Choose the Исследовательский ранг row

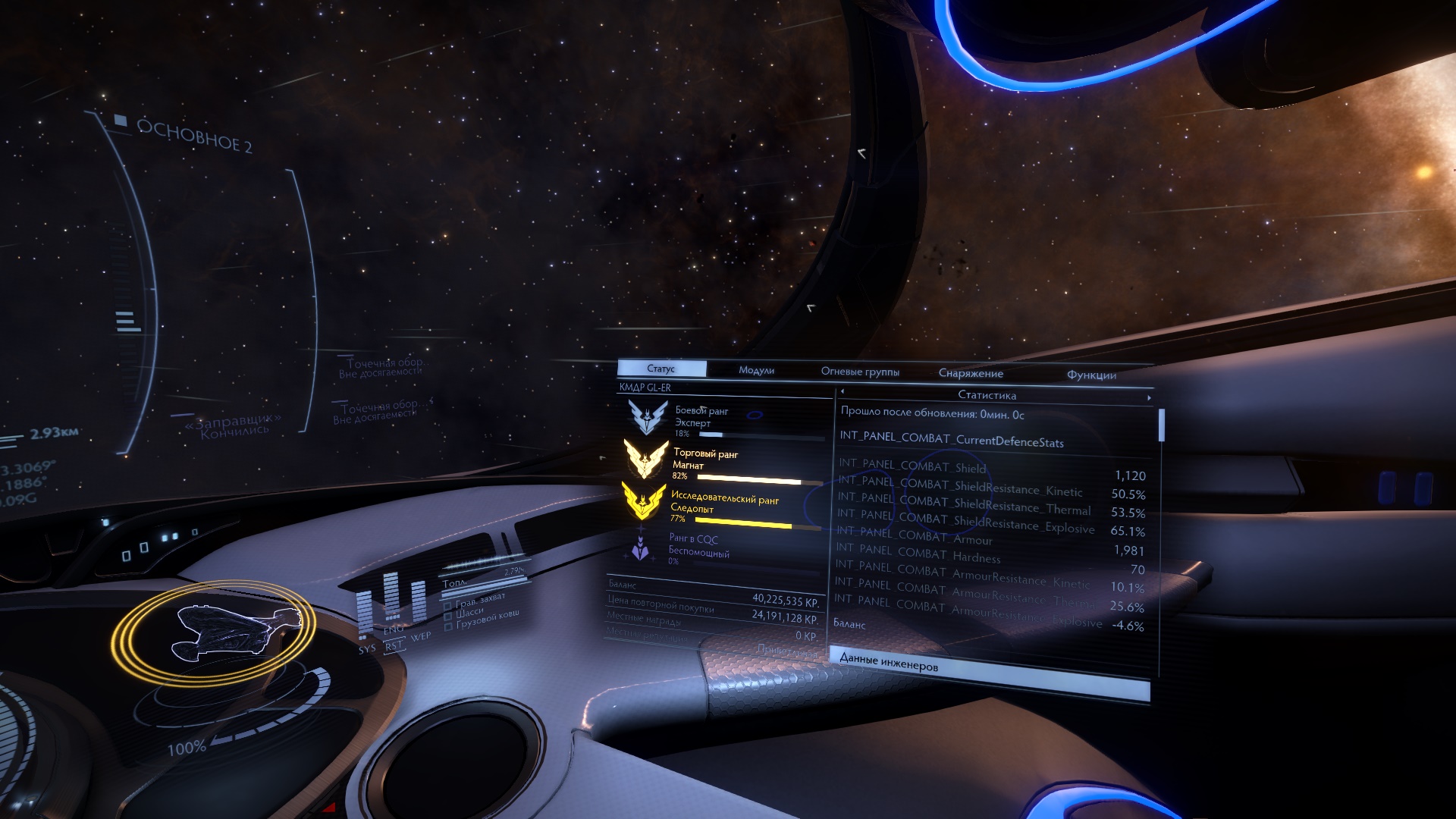(x=723, y=507)
